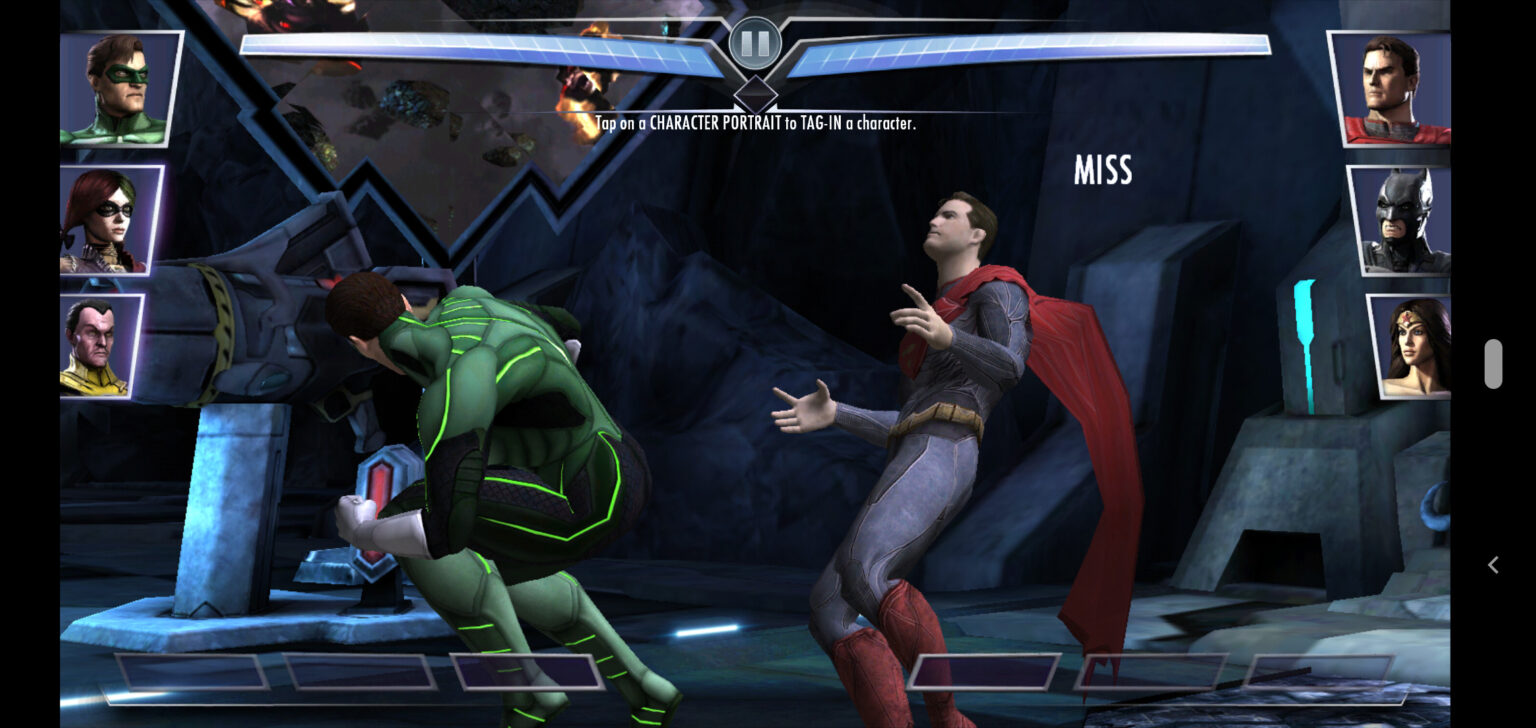The image size is (1536, 728).
Task: Tag in the red-haired masked woman
Action: click(108, 221)
